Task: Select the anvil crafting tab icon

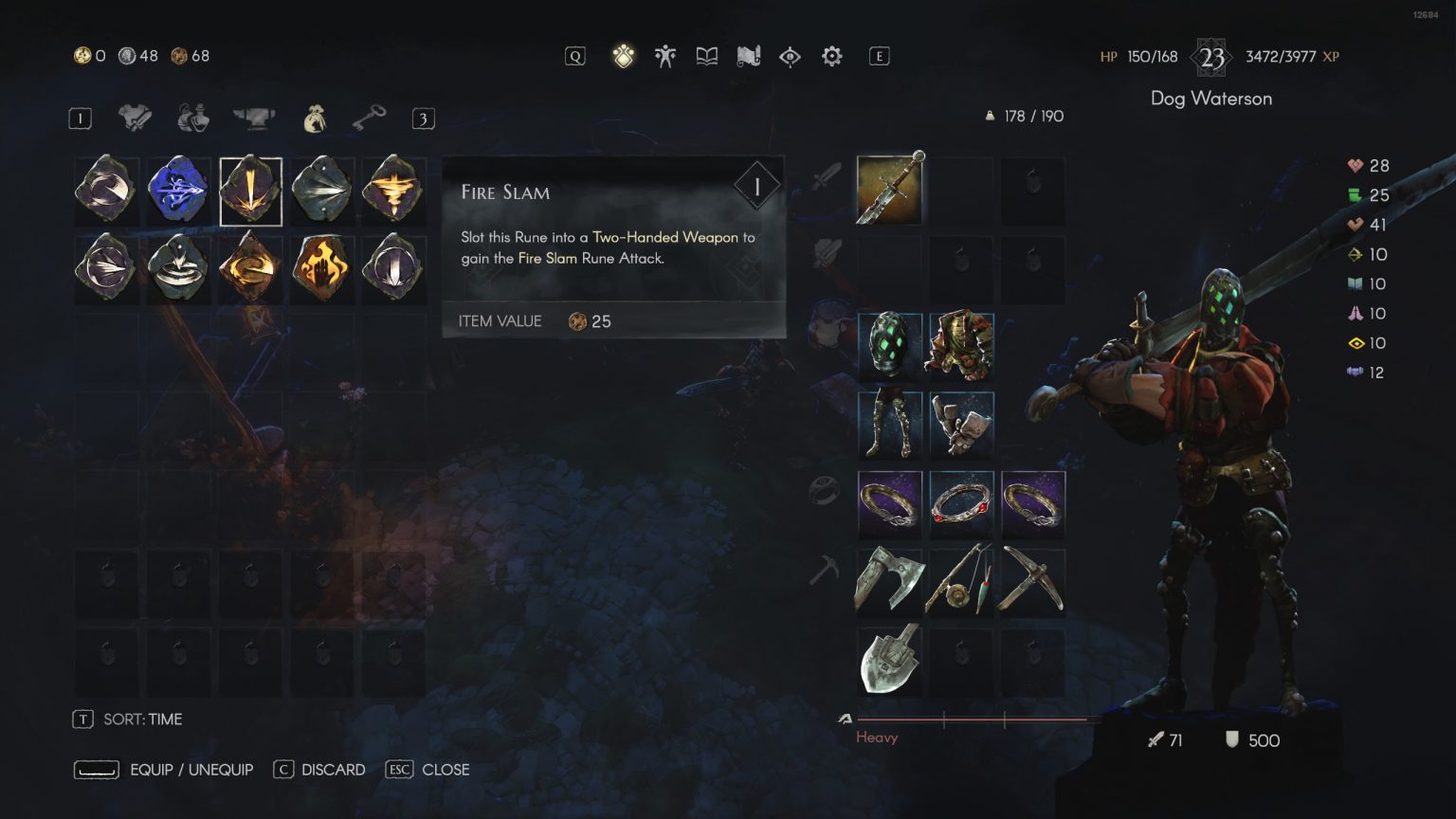Action: point(252,117)
